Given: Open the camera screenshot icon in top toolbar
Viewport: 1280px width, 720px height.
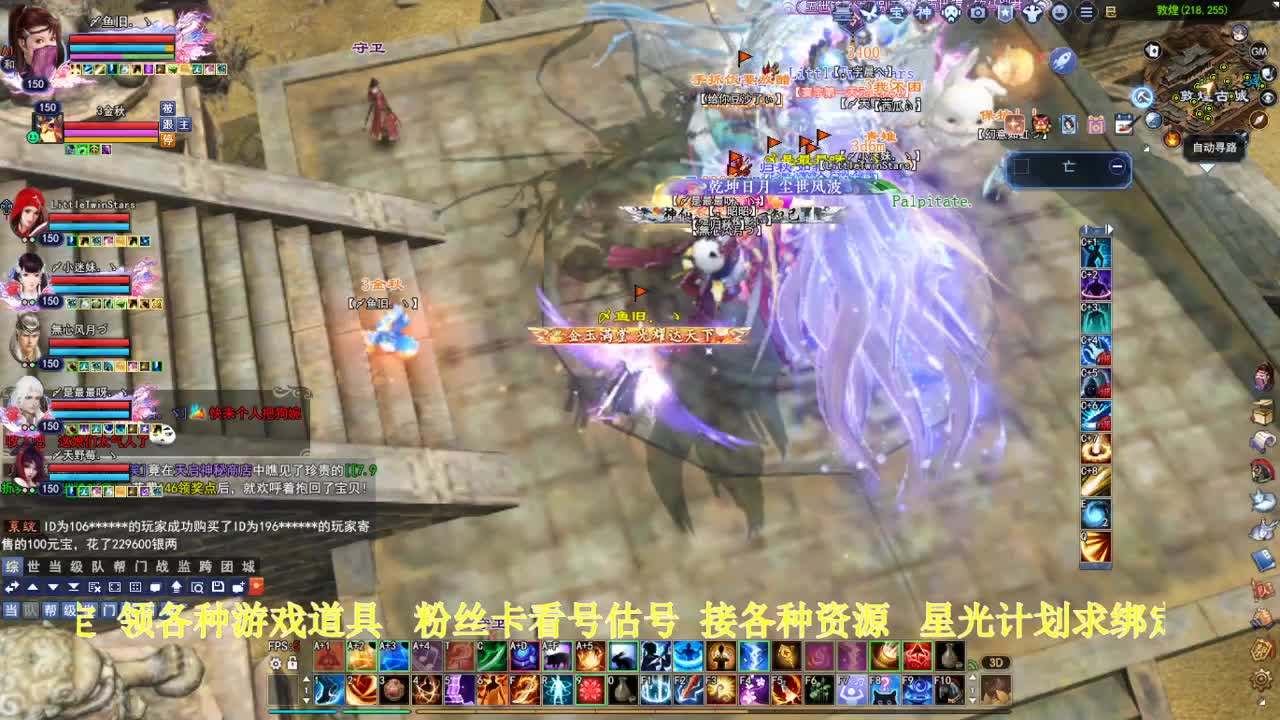Looking at the screenshot, I should tap(977, 13).
